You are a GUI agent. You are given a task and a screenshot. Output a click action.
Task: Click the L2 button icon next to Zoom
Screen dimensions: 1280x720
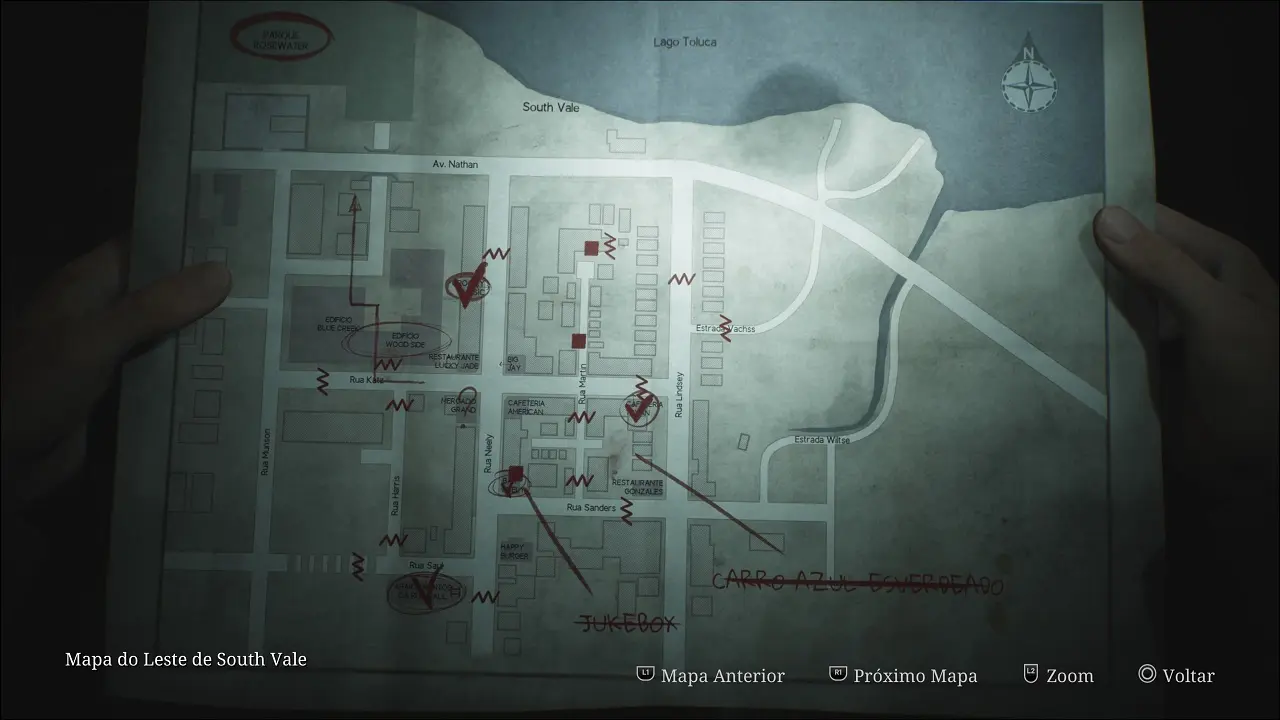[1029, 675]
